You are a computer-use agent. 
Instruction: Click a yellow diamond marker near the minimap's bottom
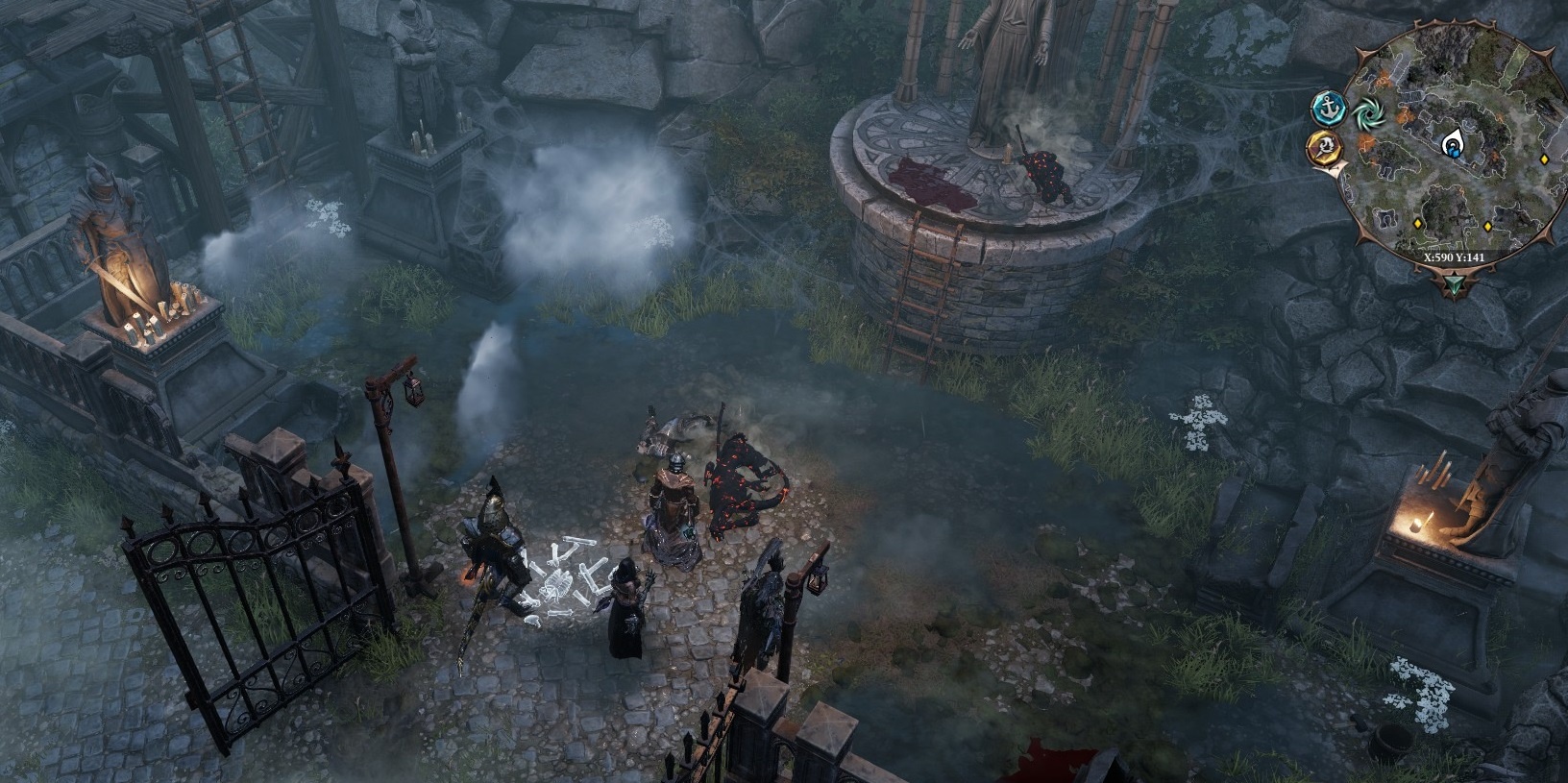pyautogui.click(x=1418, y=224)
